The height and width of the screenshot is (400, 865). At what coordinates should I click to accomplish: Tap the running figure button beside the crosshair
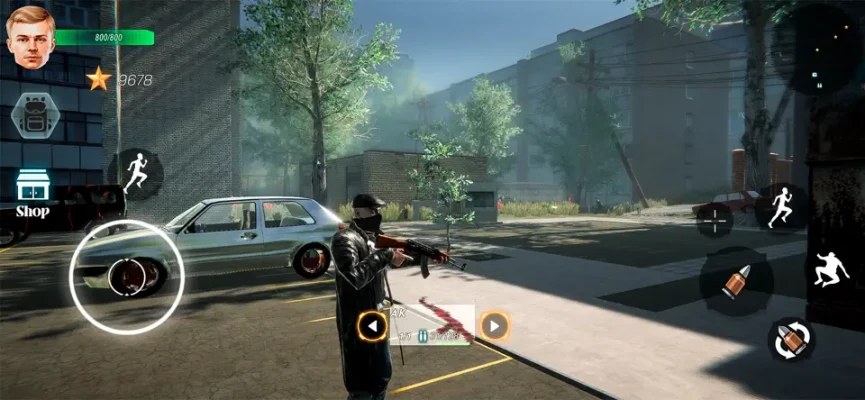(781, 206)
